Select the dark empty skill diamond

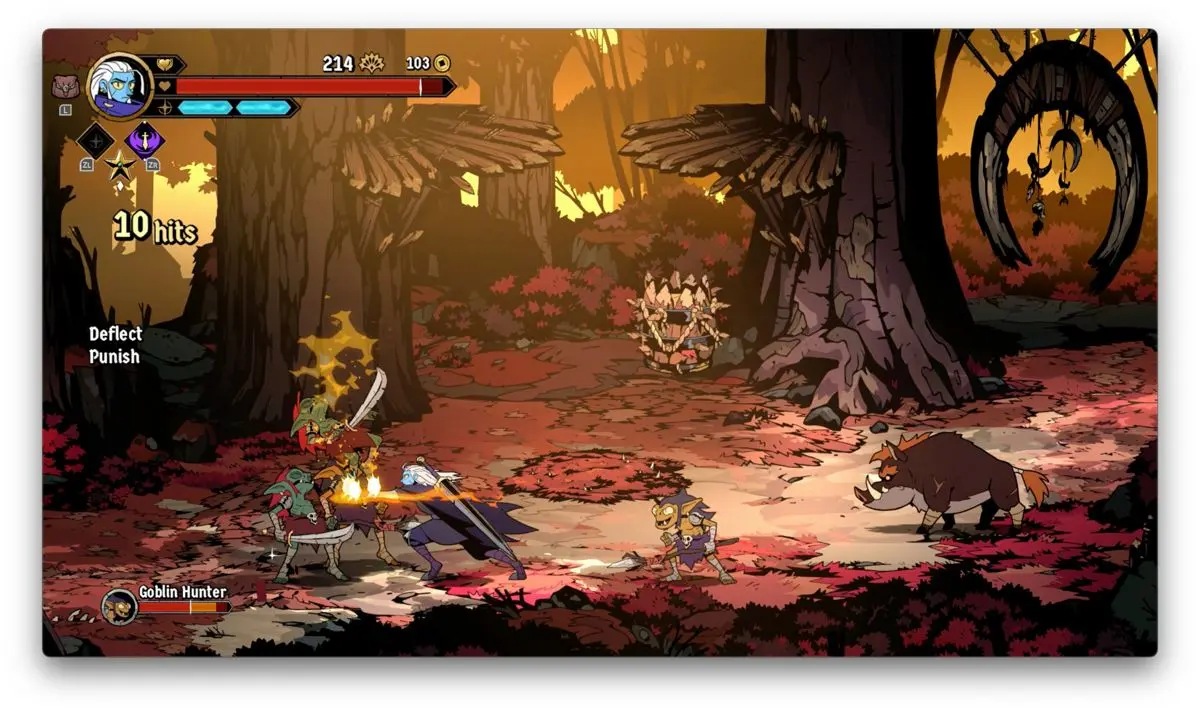[95, 139]
